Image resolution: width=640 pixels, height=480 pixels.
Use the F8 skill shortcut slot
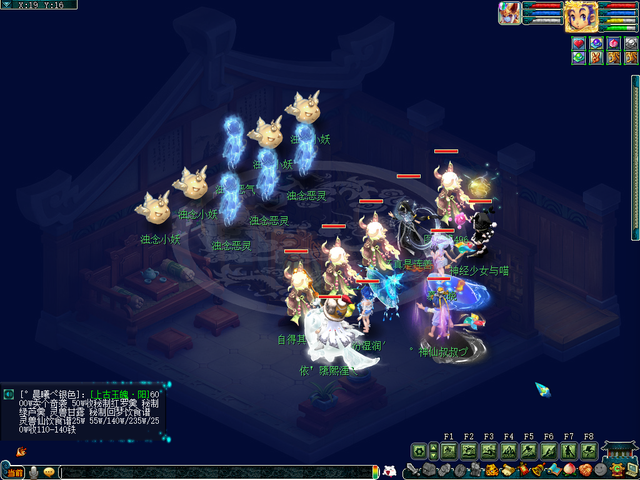pyautogui.click(x=589, y=451)
